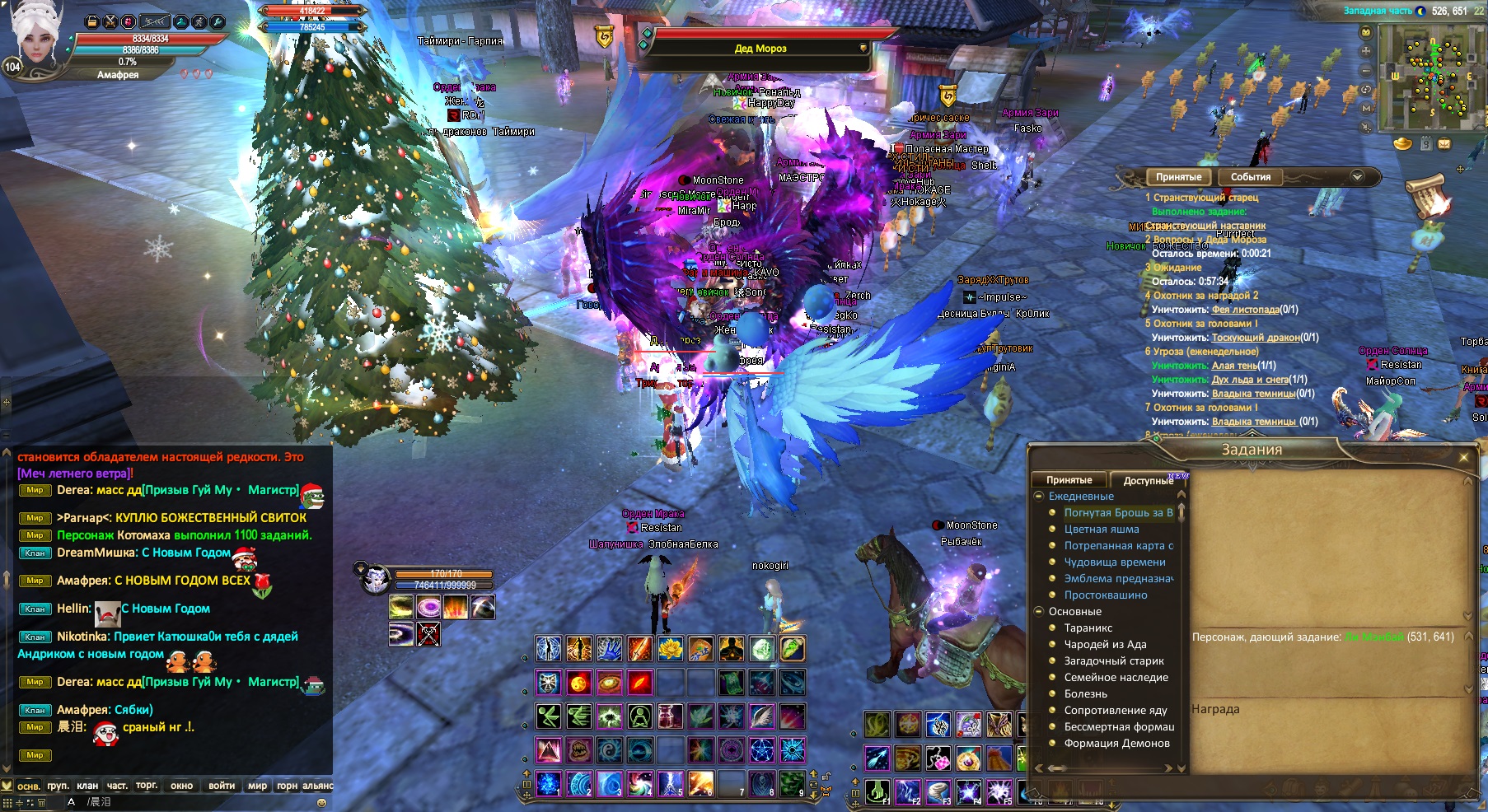Choose the Простоквашино quest entry
The image size is (1488, 812).
(x=1105, y=595)
